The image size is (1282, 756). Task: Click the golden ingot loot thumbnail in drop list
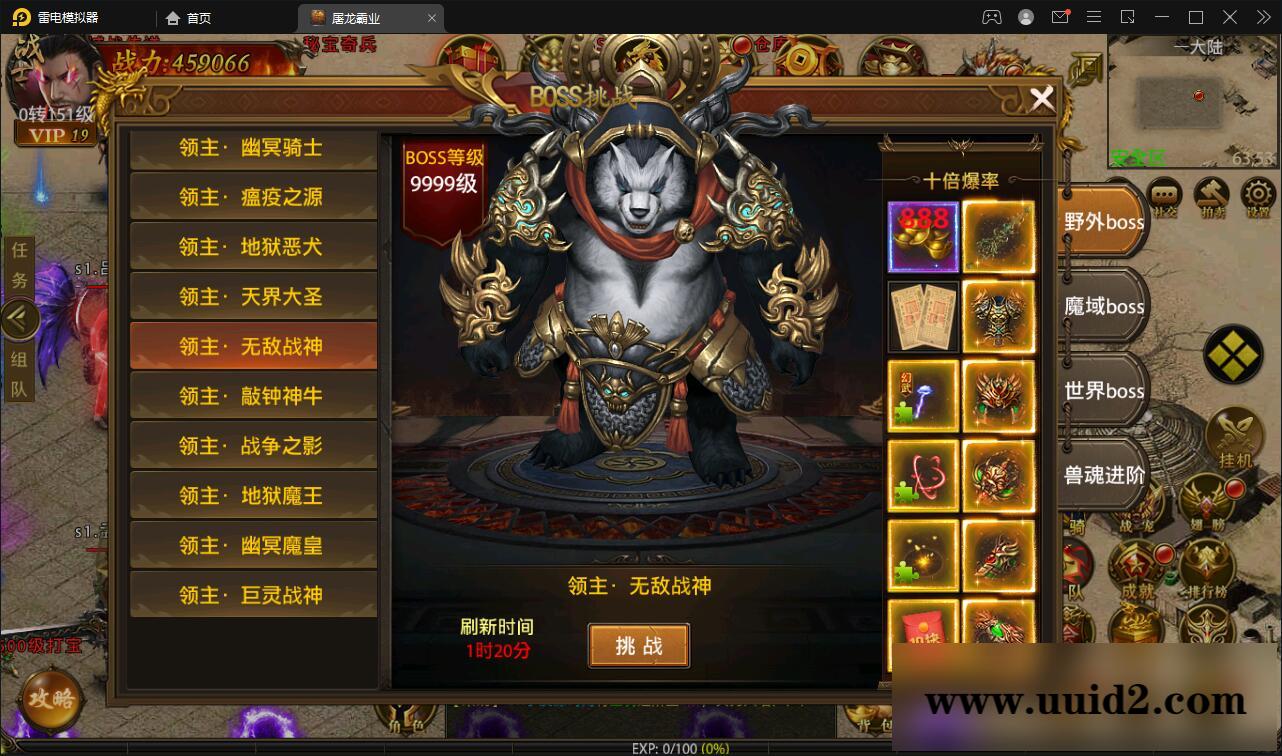(922, 236)
